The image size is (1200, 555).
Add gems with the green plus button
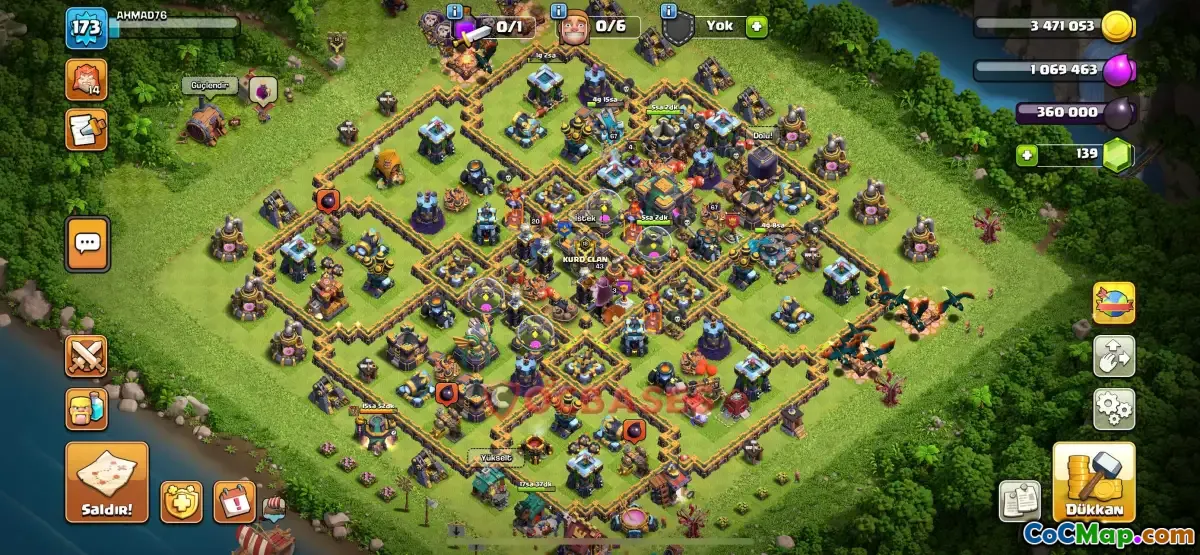(x=1027, y=155)
